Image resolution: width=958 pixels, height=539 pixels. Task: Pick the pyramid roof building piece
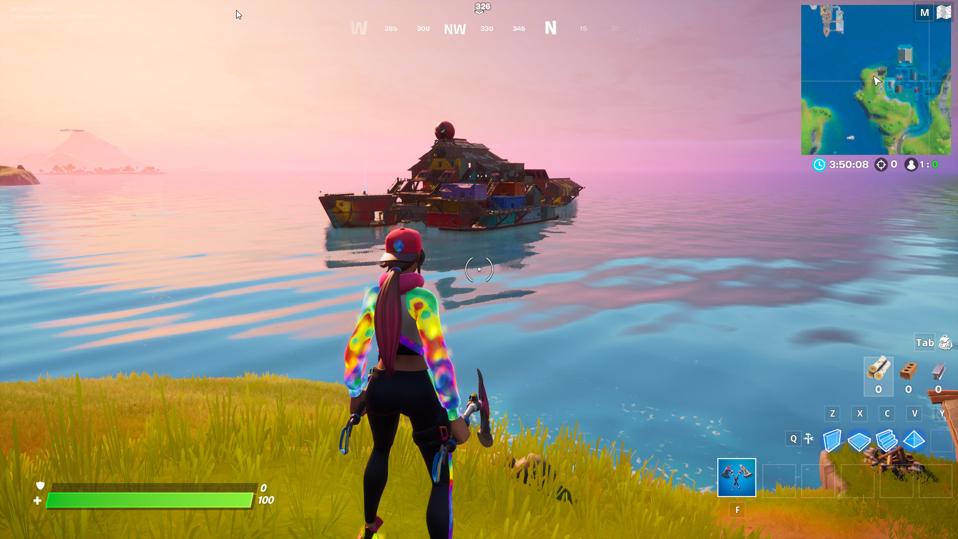(x=914, y=440)
